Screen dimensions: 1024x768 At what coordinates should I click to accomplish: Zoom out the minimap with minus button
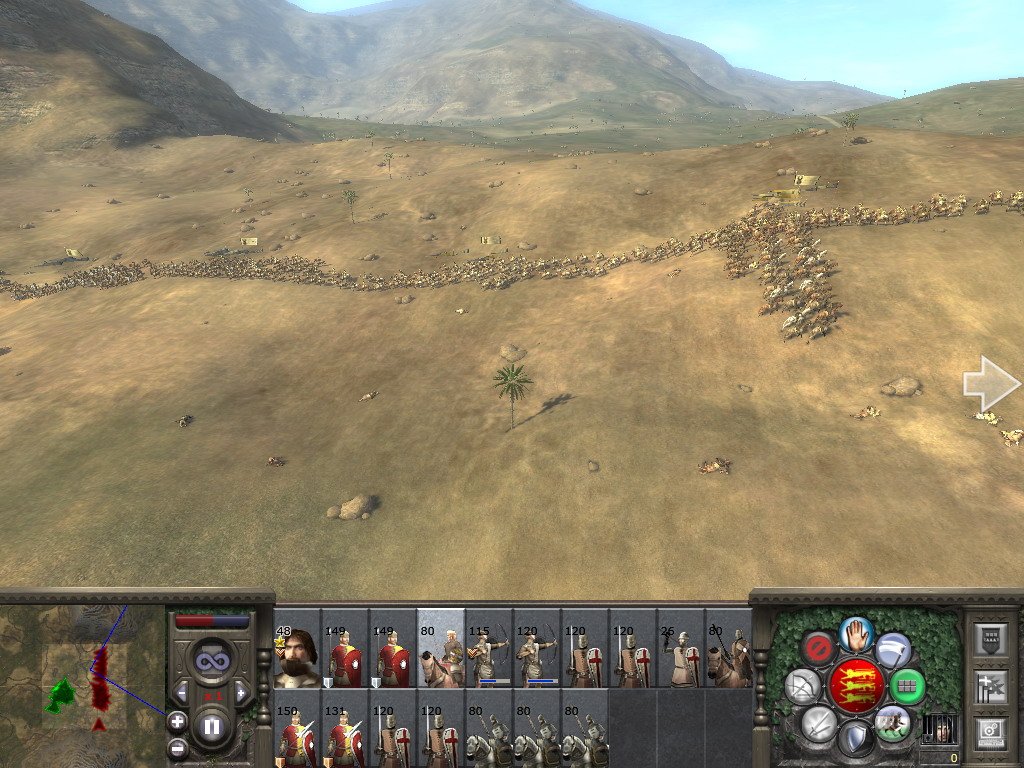[x=177, y=746]
